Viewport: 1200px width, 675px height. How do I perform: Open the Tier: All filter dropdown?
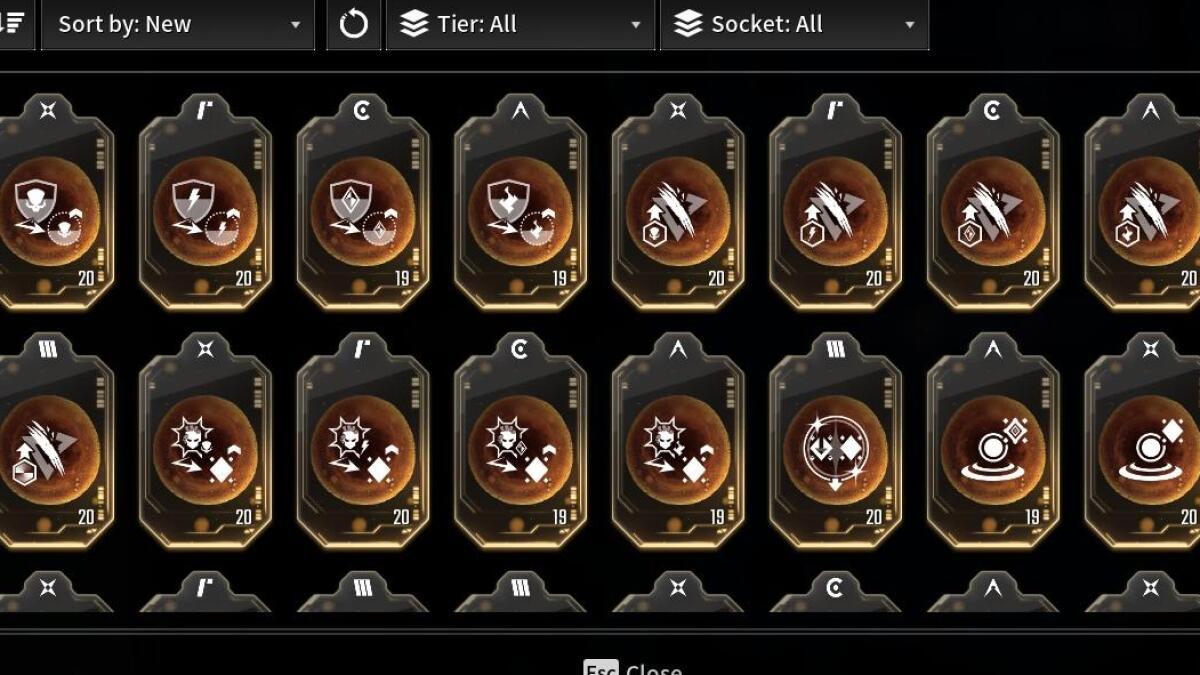(x=520, y=25)
